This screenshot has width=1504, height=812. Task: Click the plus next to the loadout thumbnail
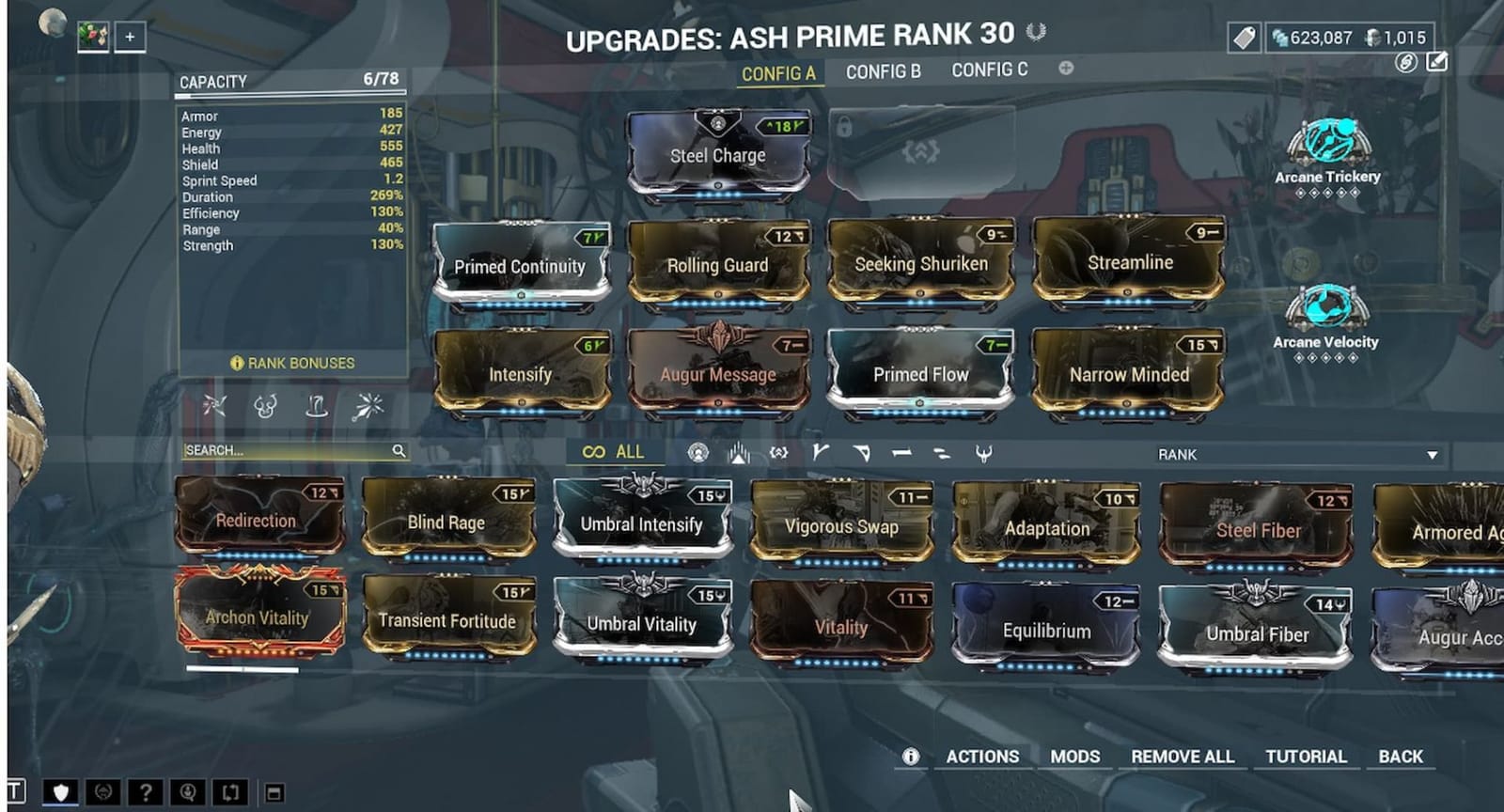(x=129, y=39)
